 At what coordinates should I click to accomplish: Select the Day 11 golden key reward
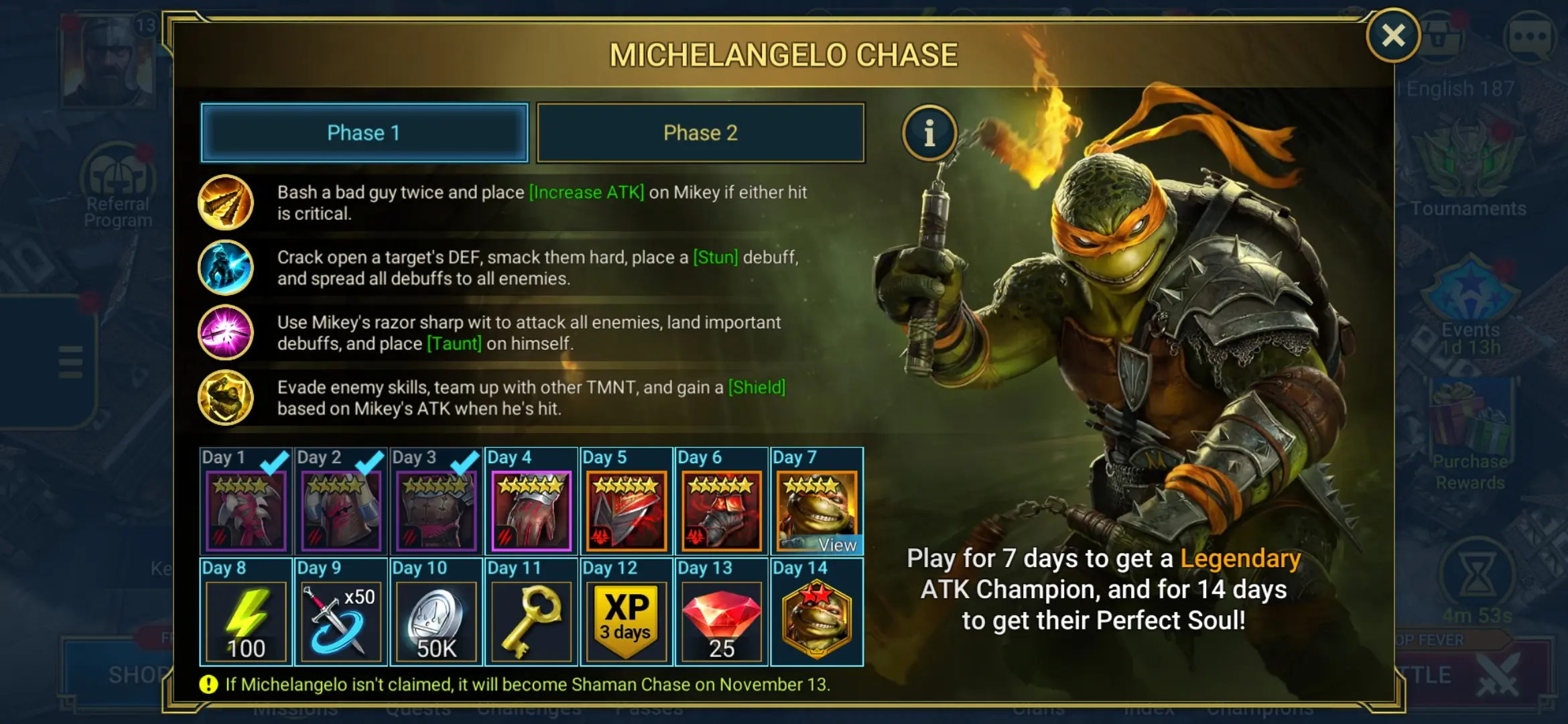(x=531, y=621)
